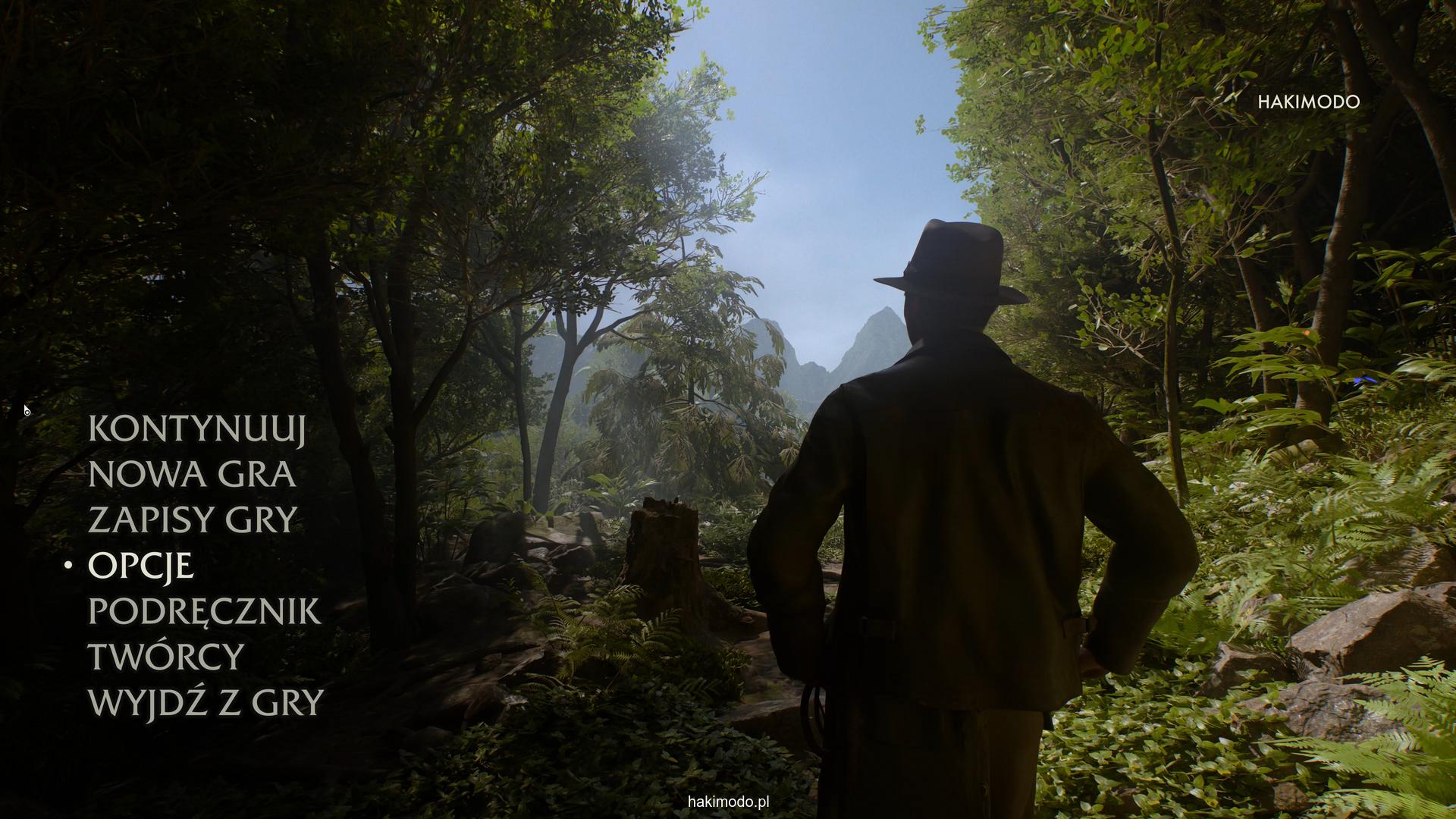This screenshot has width=1456, height=819.
Task: Select Kontynuuj to continue the game
Action: 197,429
